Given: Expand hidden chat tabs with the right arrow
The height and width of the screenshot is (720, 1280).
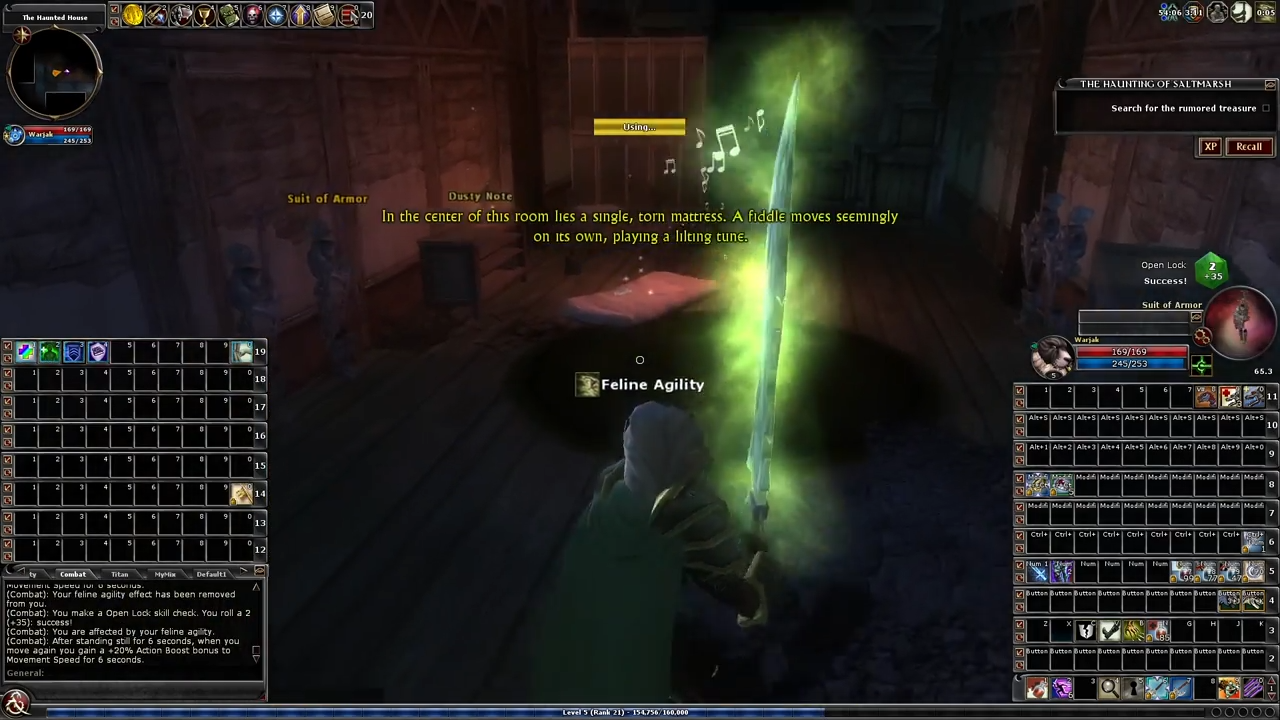Looking at the screenshot, I should click(245, 571).
